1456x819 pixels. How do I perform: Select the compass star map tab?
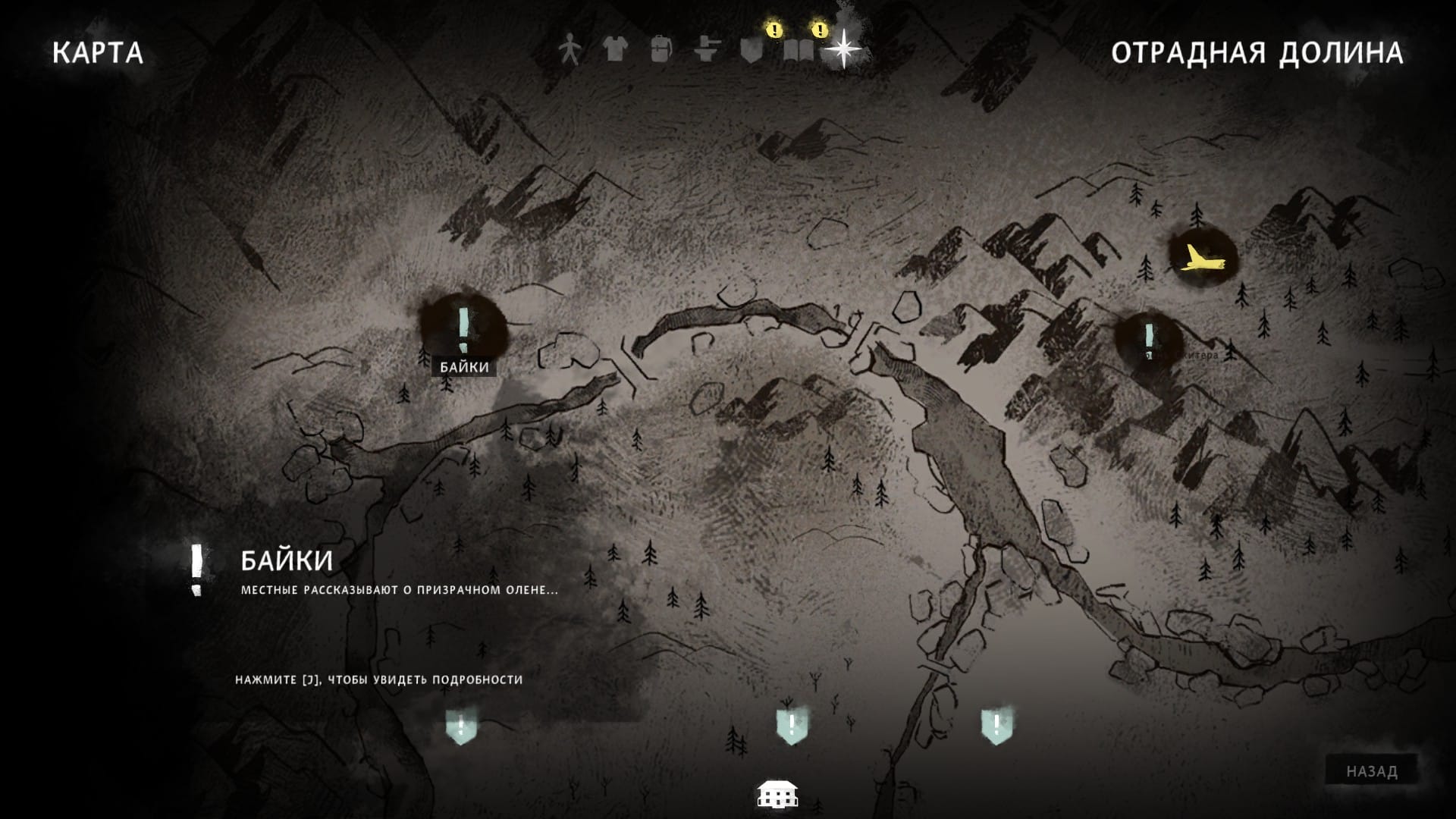[x=843, y=49]
